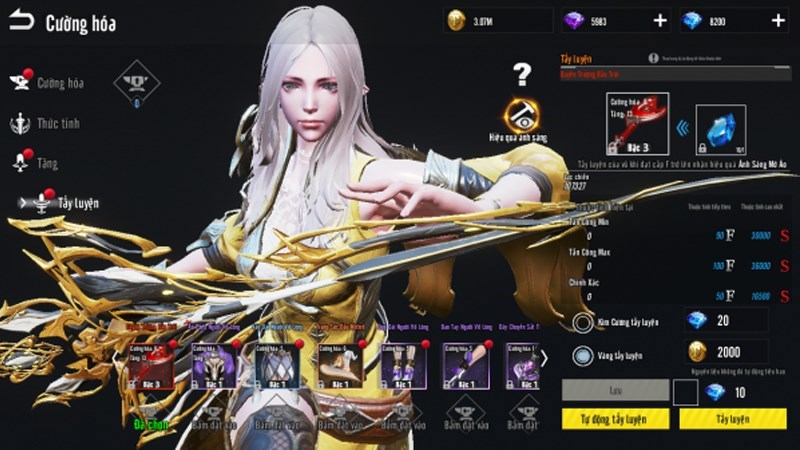Image resolution: width=800 pixels, height=450 pixels.
Task: Choose Kim Cương tẩy luyện option
Action: pos(583,323)
